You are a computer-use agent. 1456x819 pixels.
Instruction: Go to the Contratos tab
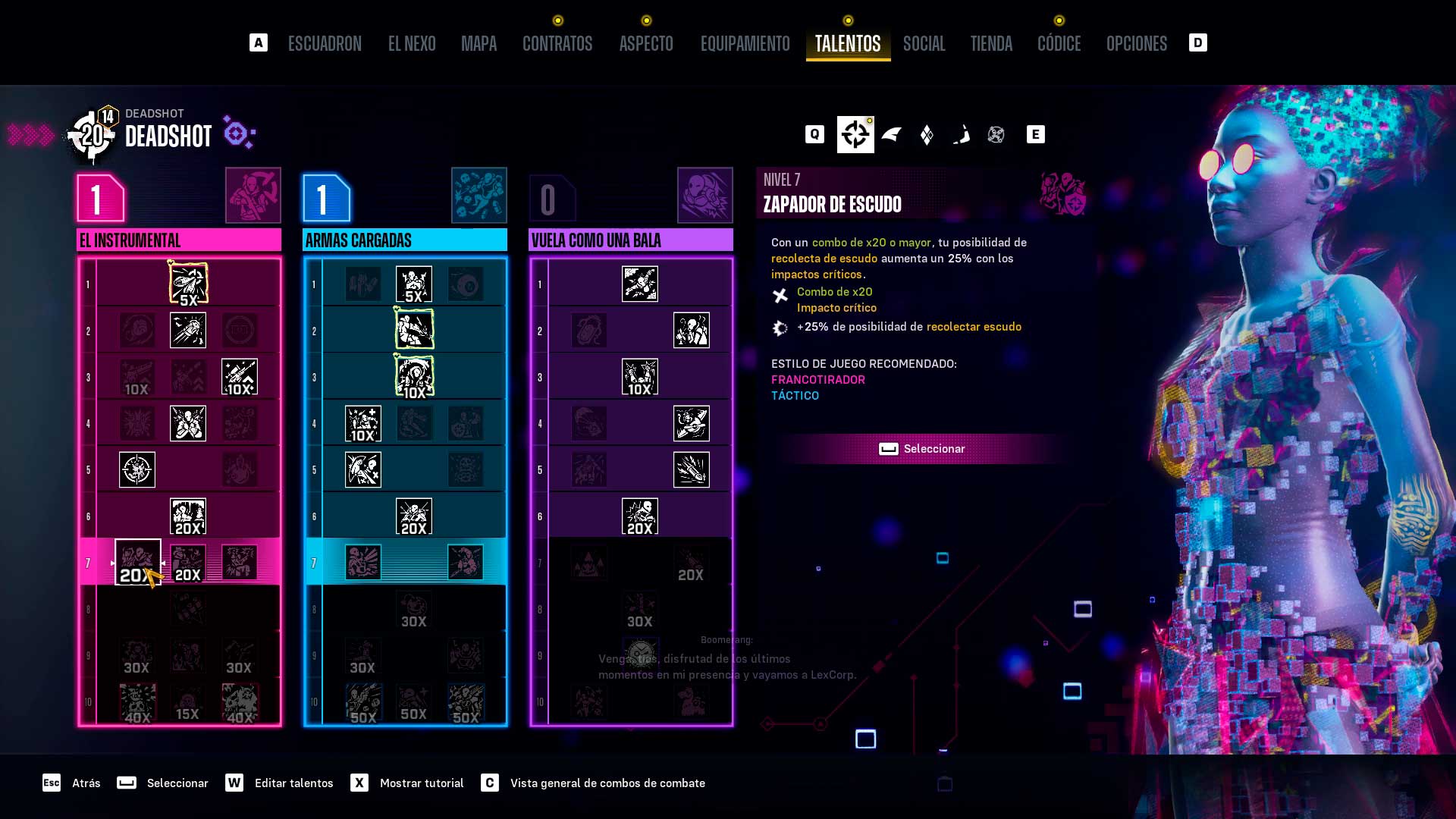click(557, 44)
